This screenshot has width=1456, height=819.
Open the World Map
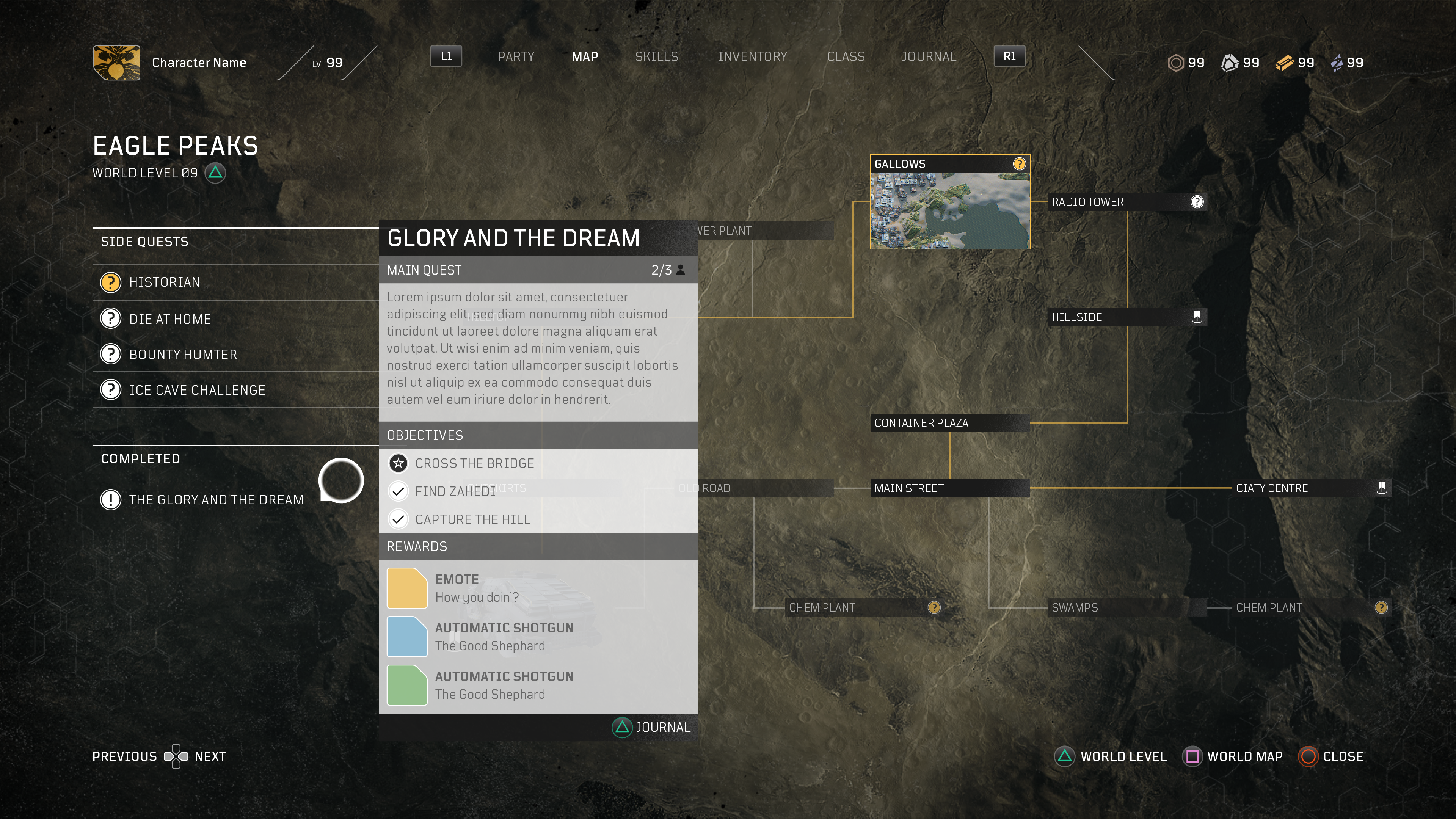point(1232,756)
